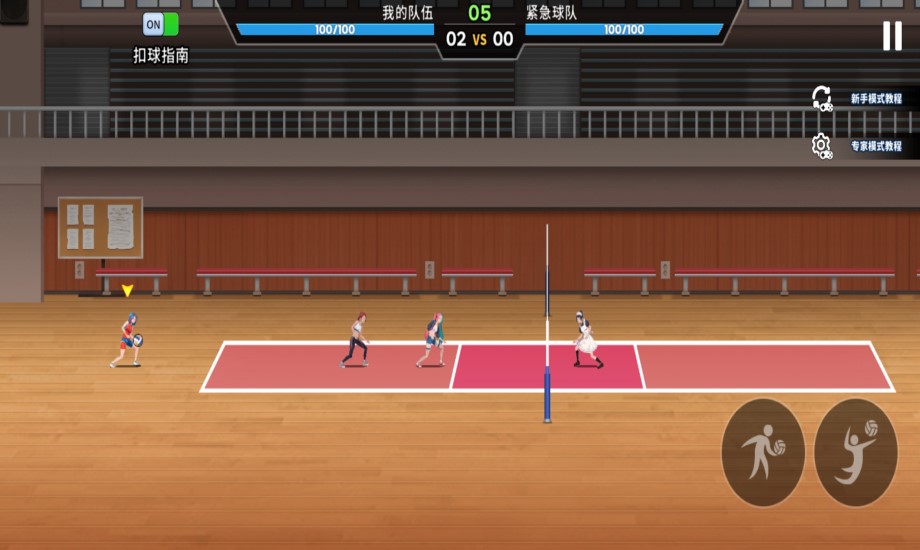Toggle the spike guide ON switch
This screenshot has height=550, width=920.
[160, 24]
